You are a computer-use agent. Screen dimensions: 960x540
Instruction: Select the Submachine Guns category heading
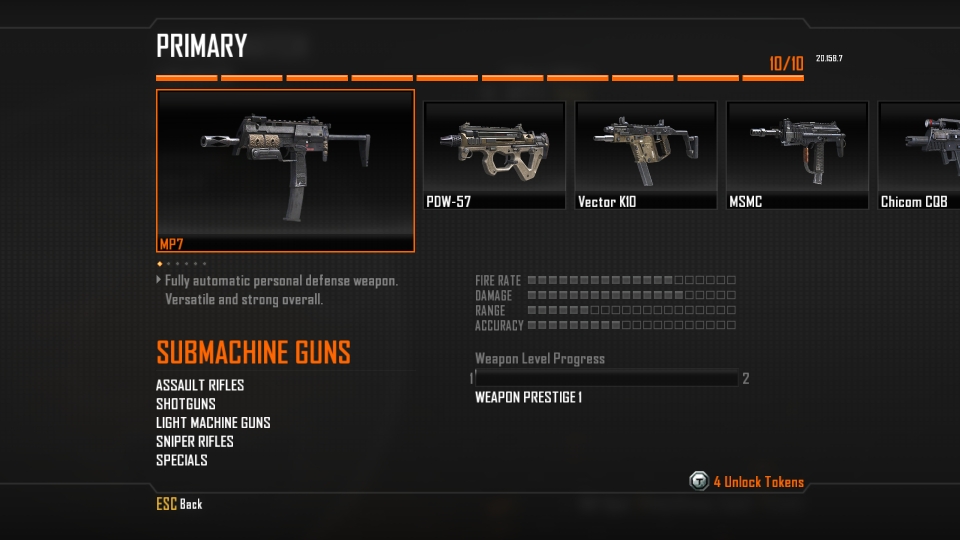click(253, 353)
